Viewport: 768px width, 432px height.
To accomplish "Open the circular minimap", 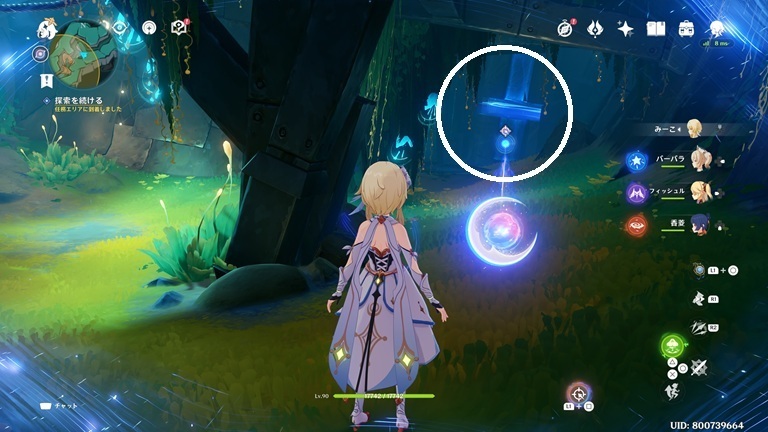I will point(81,57).
